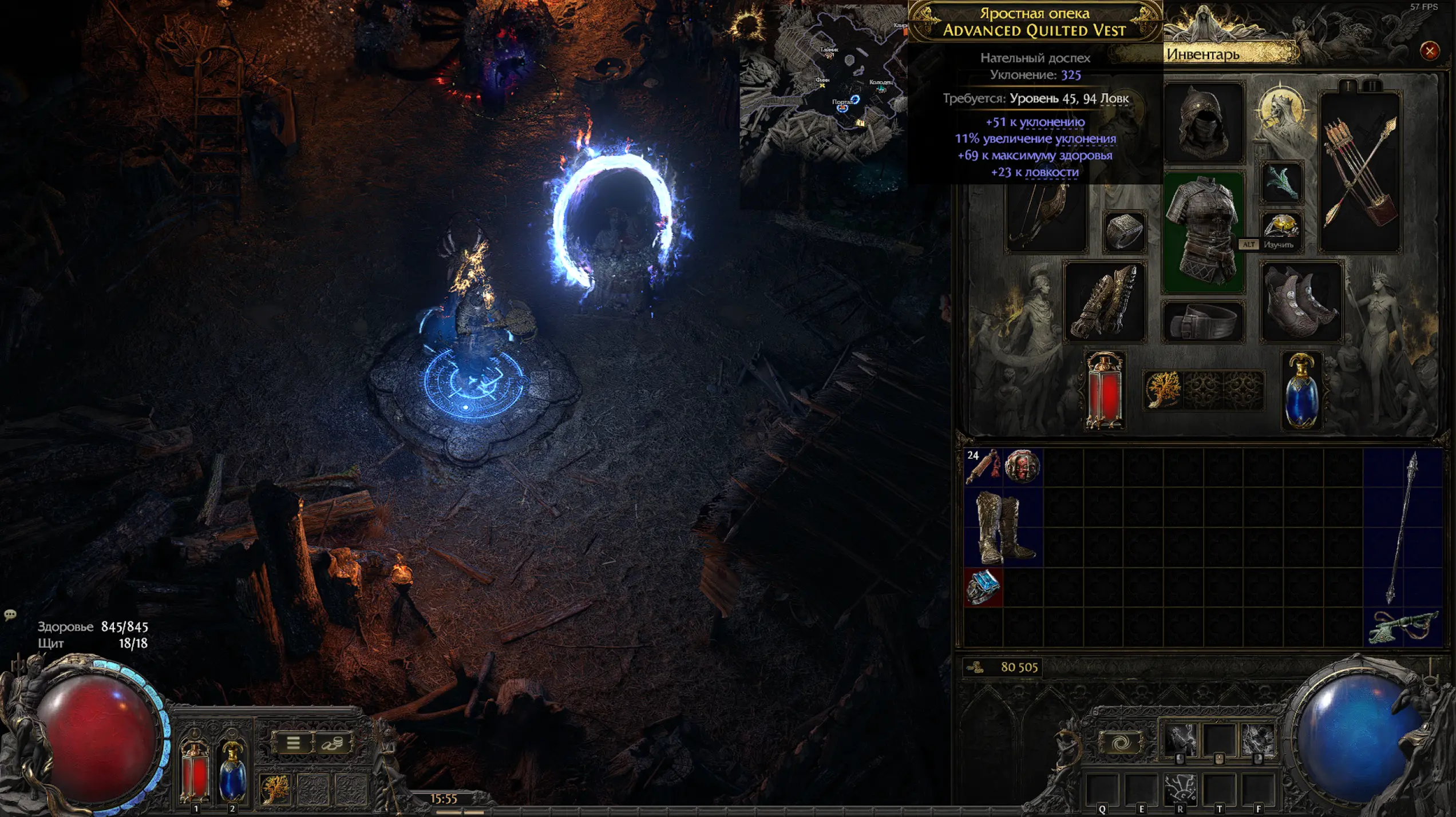Click the red life flask in inventory

click(1105, 391)
